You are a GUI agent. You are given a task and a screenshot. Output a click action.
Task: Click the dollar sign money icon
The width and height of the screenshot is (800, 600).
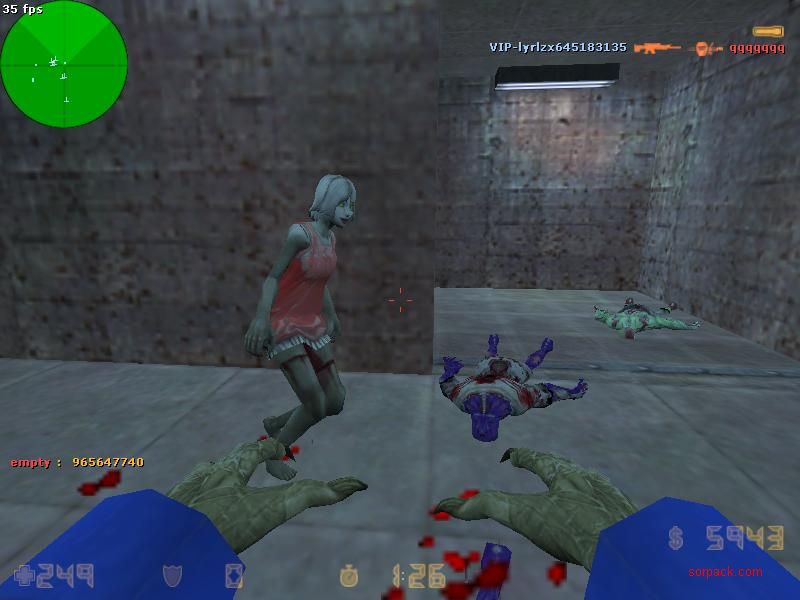tap(677, 540)
